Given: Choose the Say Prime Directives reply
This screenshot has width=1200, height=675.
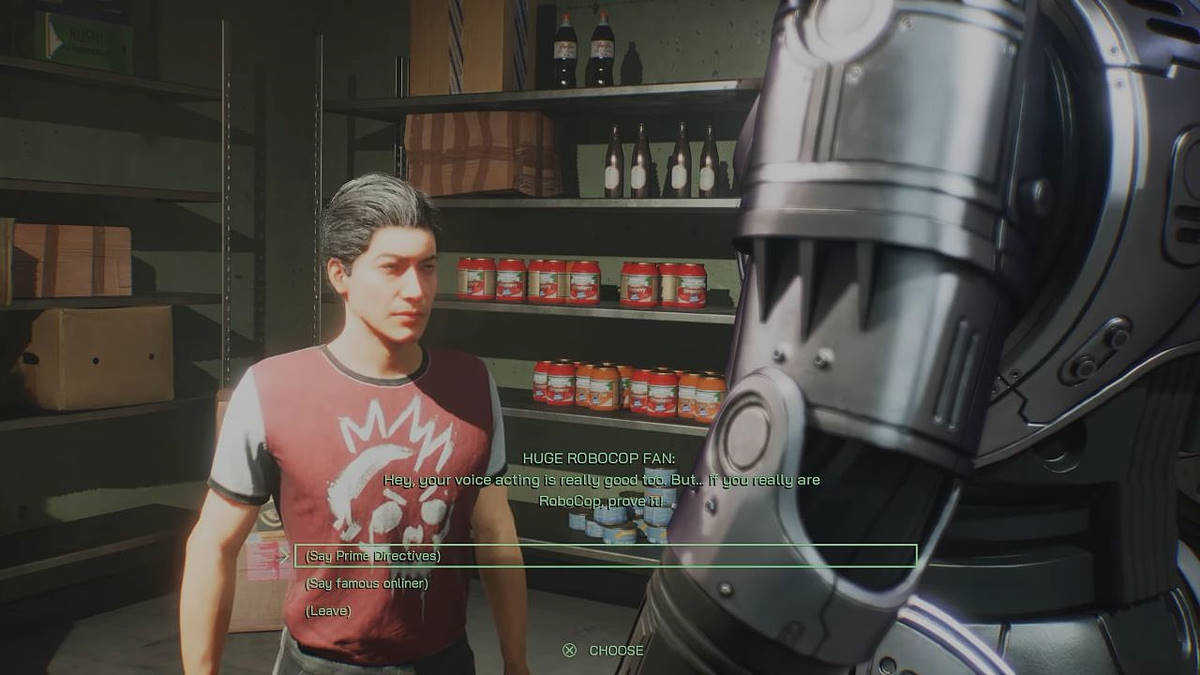Looking at the screenshot, I should coord(373,556).
